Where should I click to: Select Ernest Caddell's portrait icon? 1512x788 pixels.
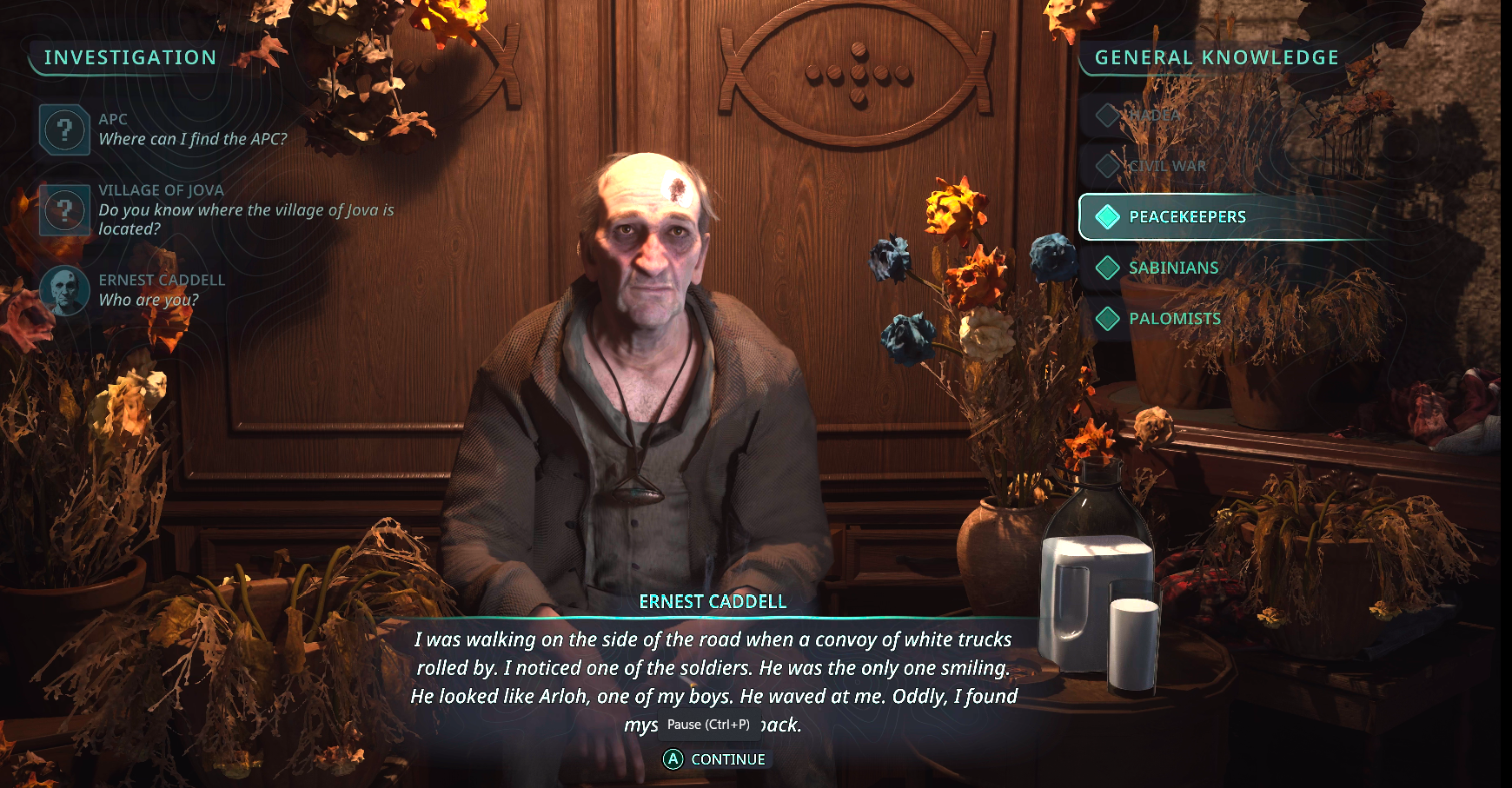[x=64, y=290]
